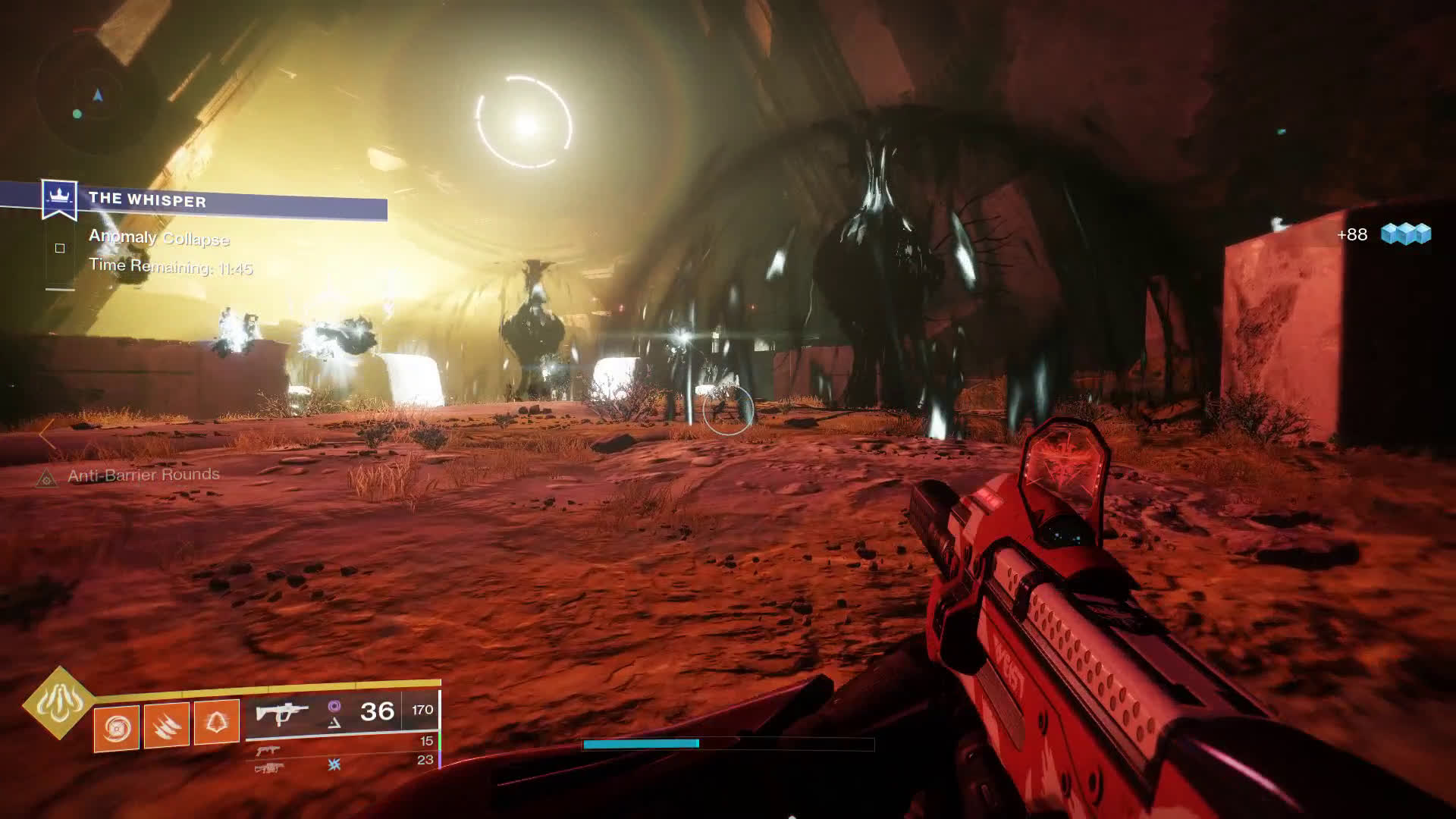The width and height of the screenshot is (1456, 819).
Task: Use the melee slash ability icon
Action: click(x=166, y=726)
